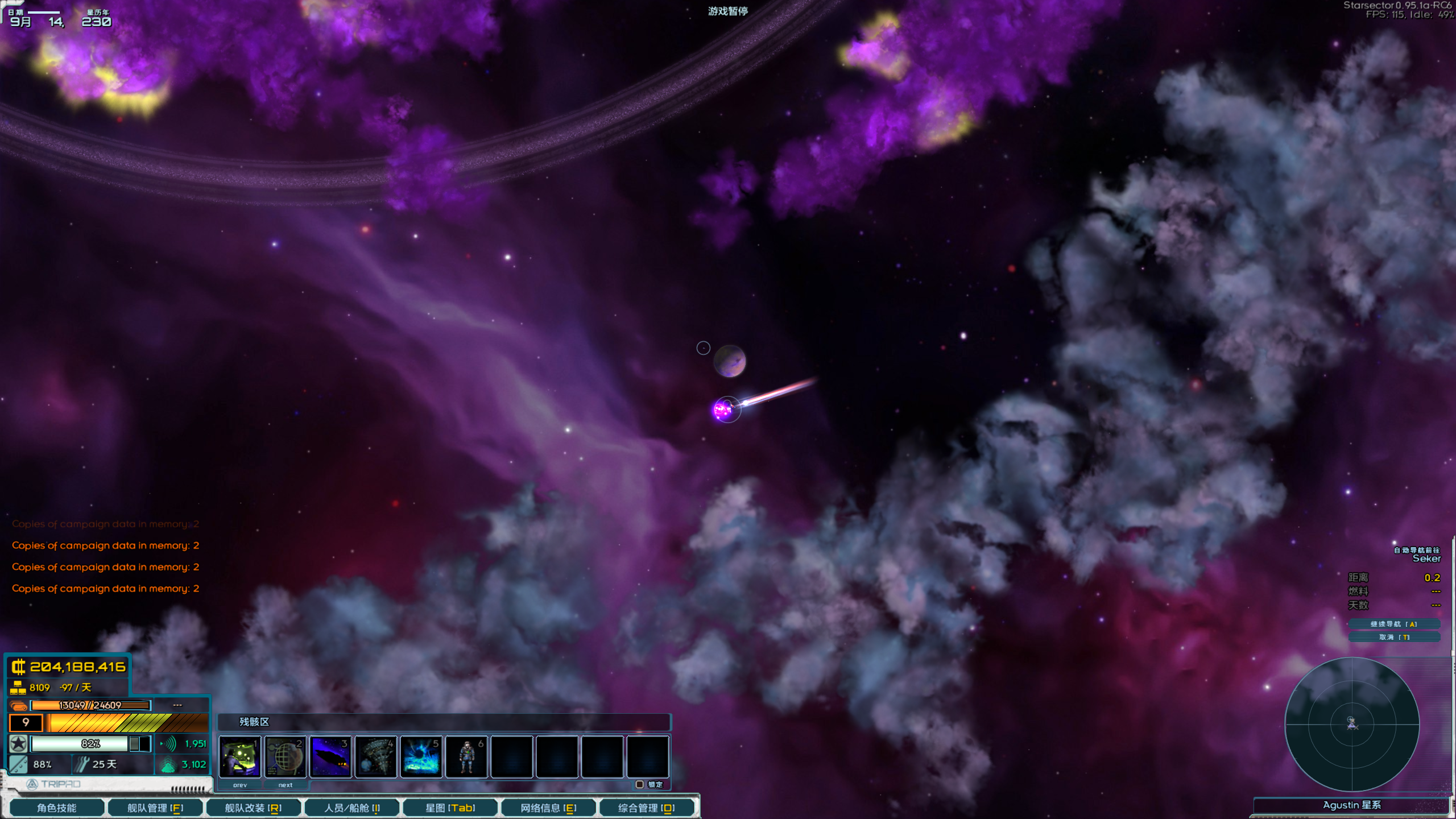Click 继续导航 to resume autopilot
Viewport: 1456px width, 819px height.
click(x=1394, y=624)
